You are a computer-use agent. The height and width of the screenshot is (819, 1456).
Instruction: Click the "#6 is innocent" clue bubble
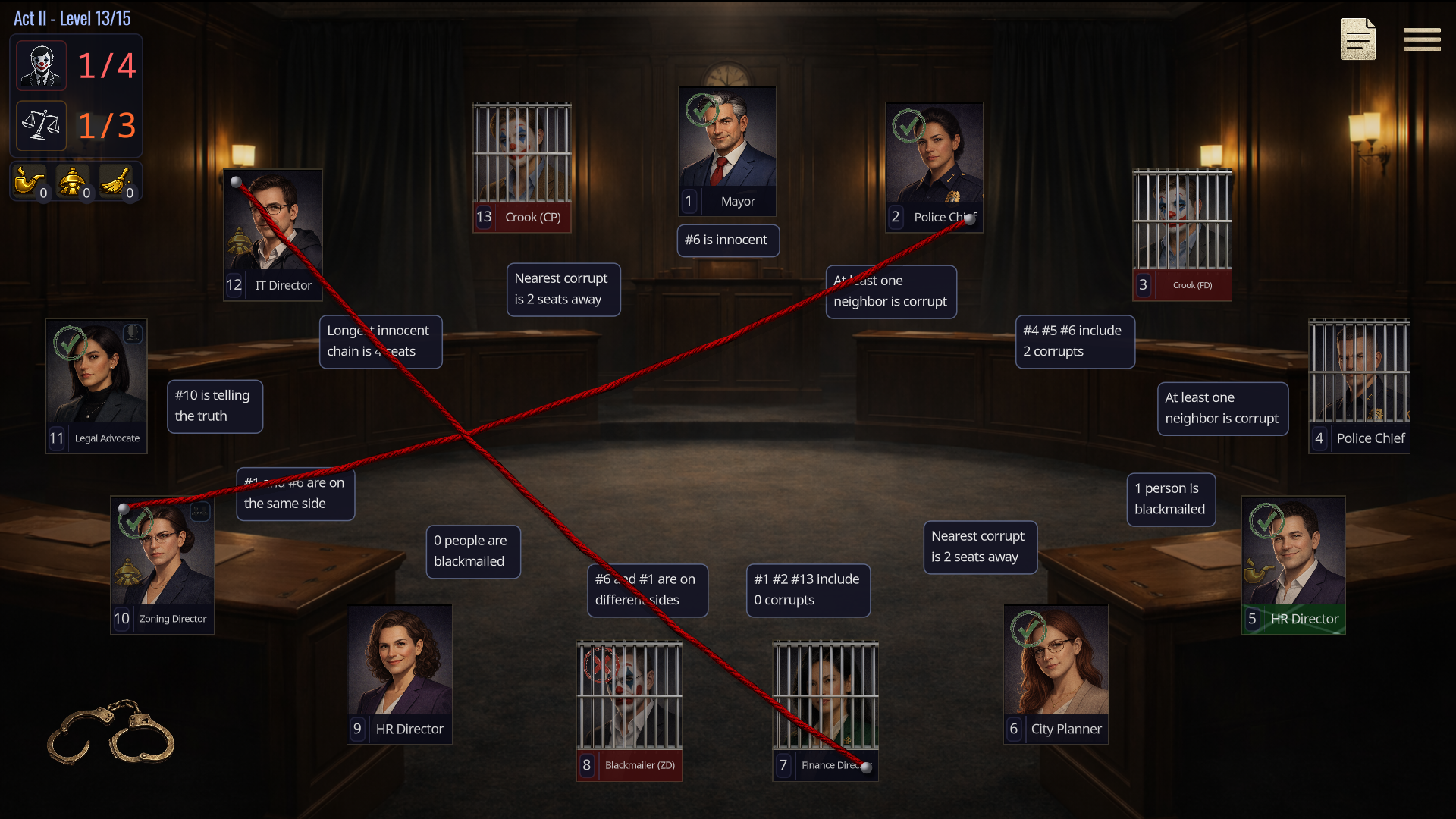[x=727, y=240]
